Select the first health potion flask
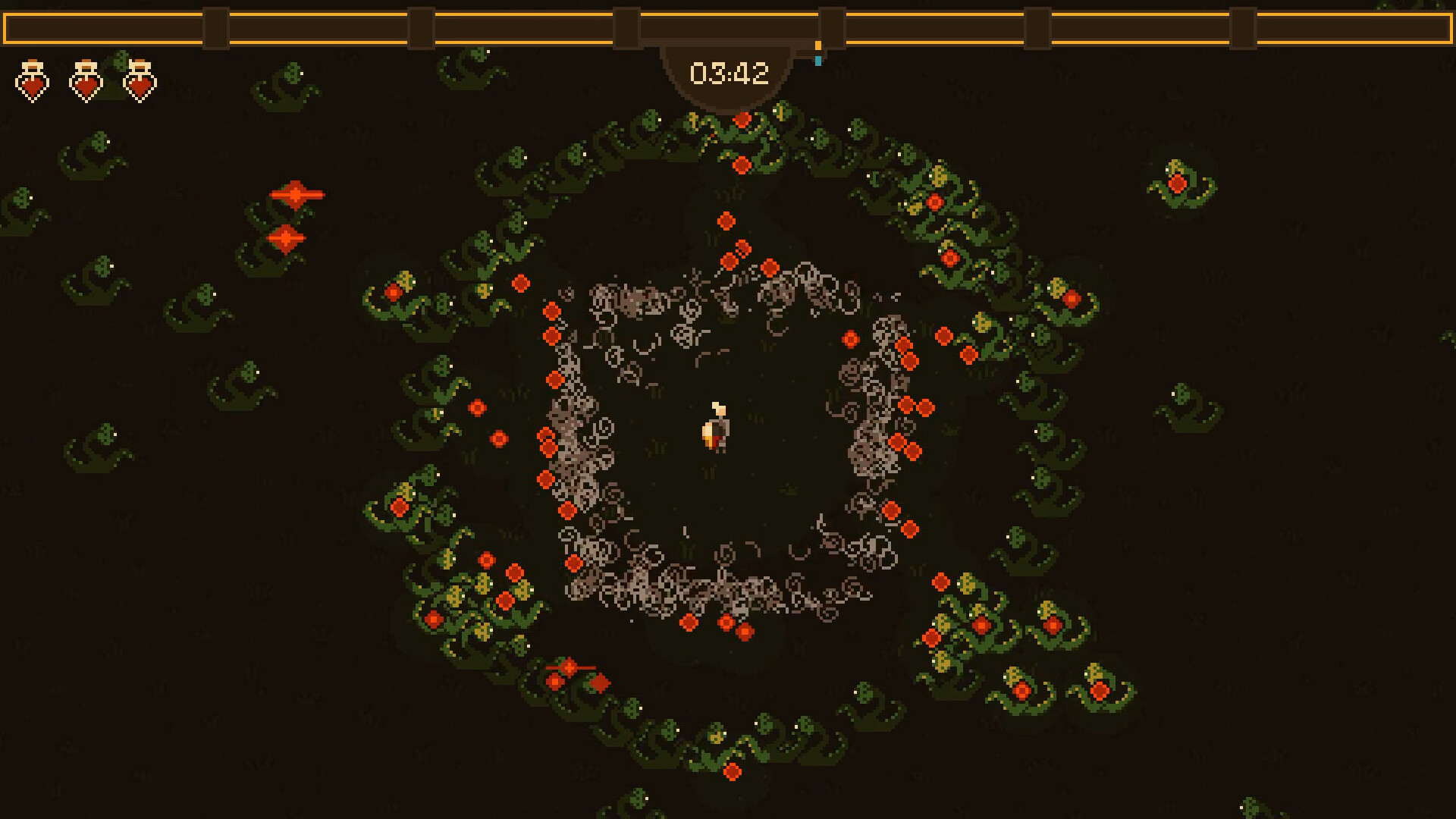The height and width of the screenshot is (819, 1456). point(33,80)
